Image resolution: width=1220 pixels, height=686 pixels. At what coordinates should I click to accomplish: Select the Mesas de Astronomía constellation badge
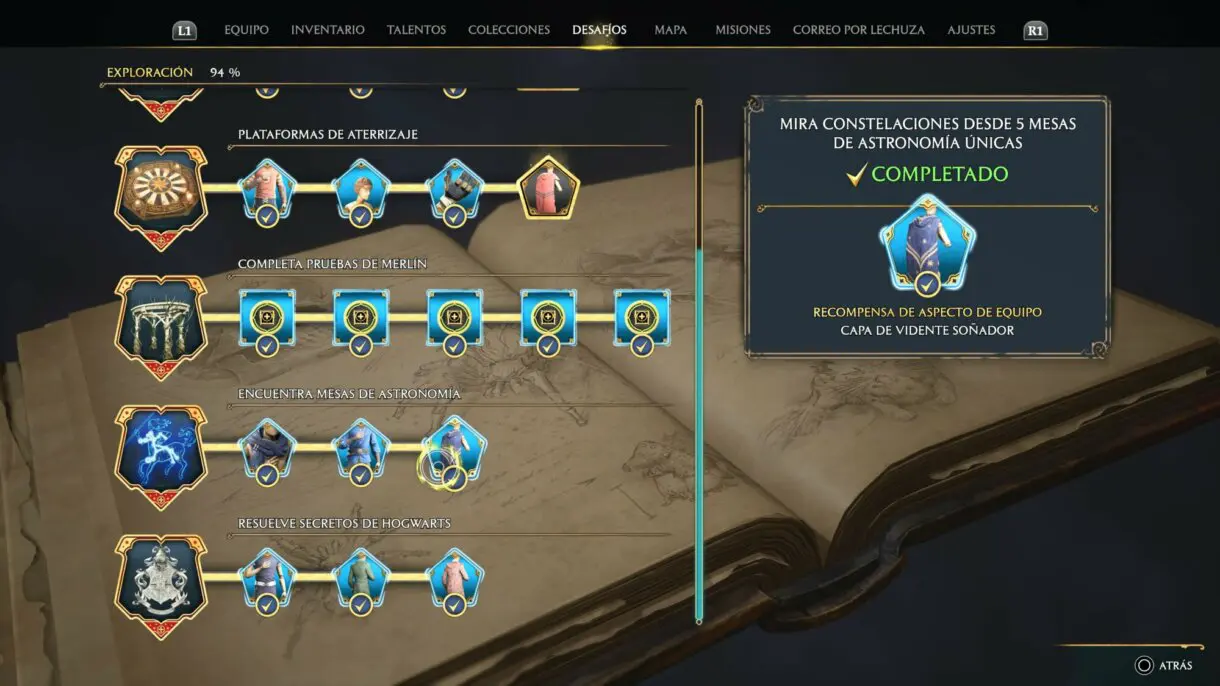pyautogui.click(x=161, y=453)
